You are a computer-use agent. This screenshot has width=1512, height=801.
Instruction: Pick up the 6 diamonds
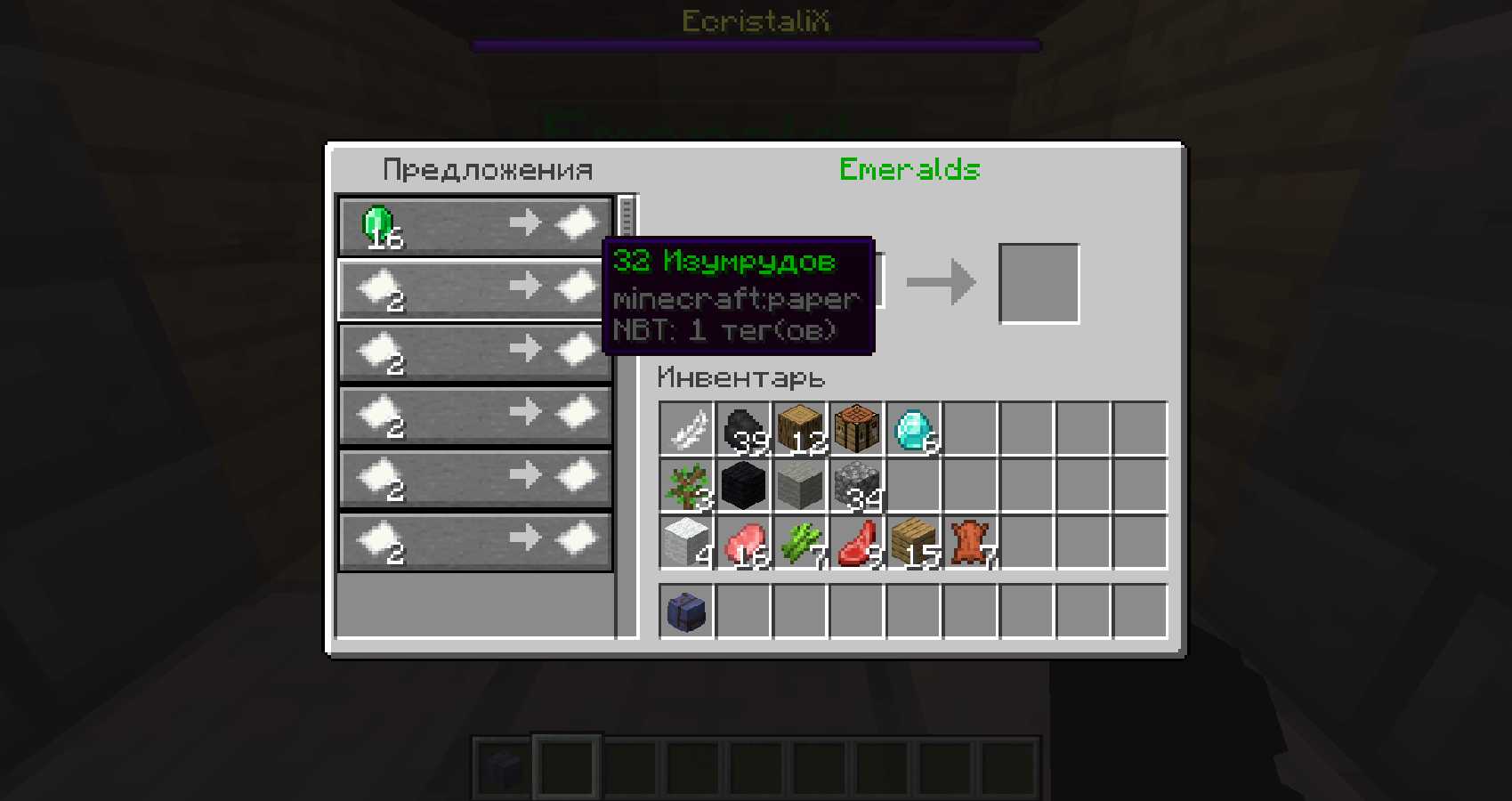point(914,429)
